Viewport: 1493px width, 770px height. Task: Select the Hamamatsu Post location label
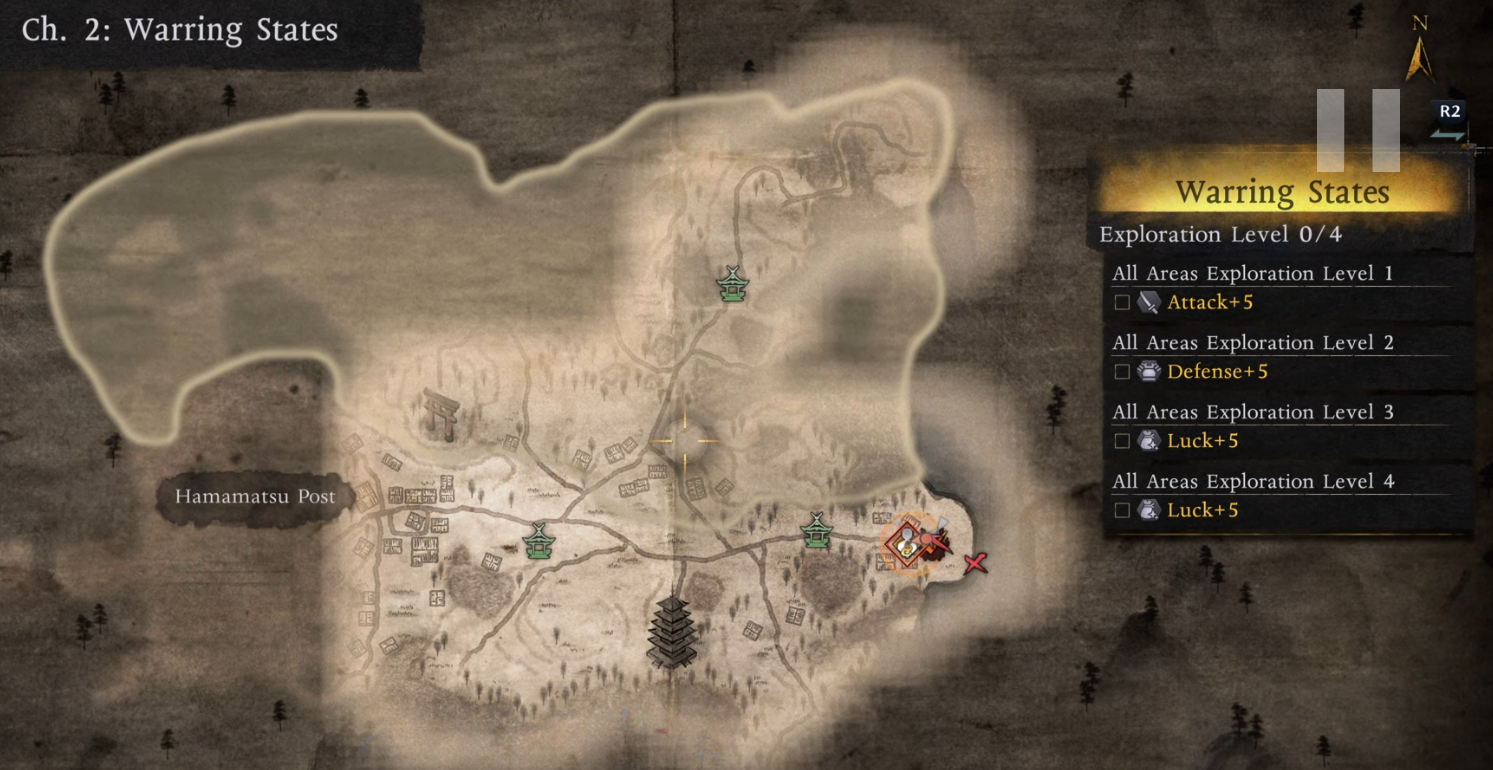click(x=255, y=496)
